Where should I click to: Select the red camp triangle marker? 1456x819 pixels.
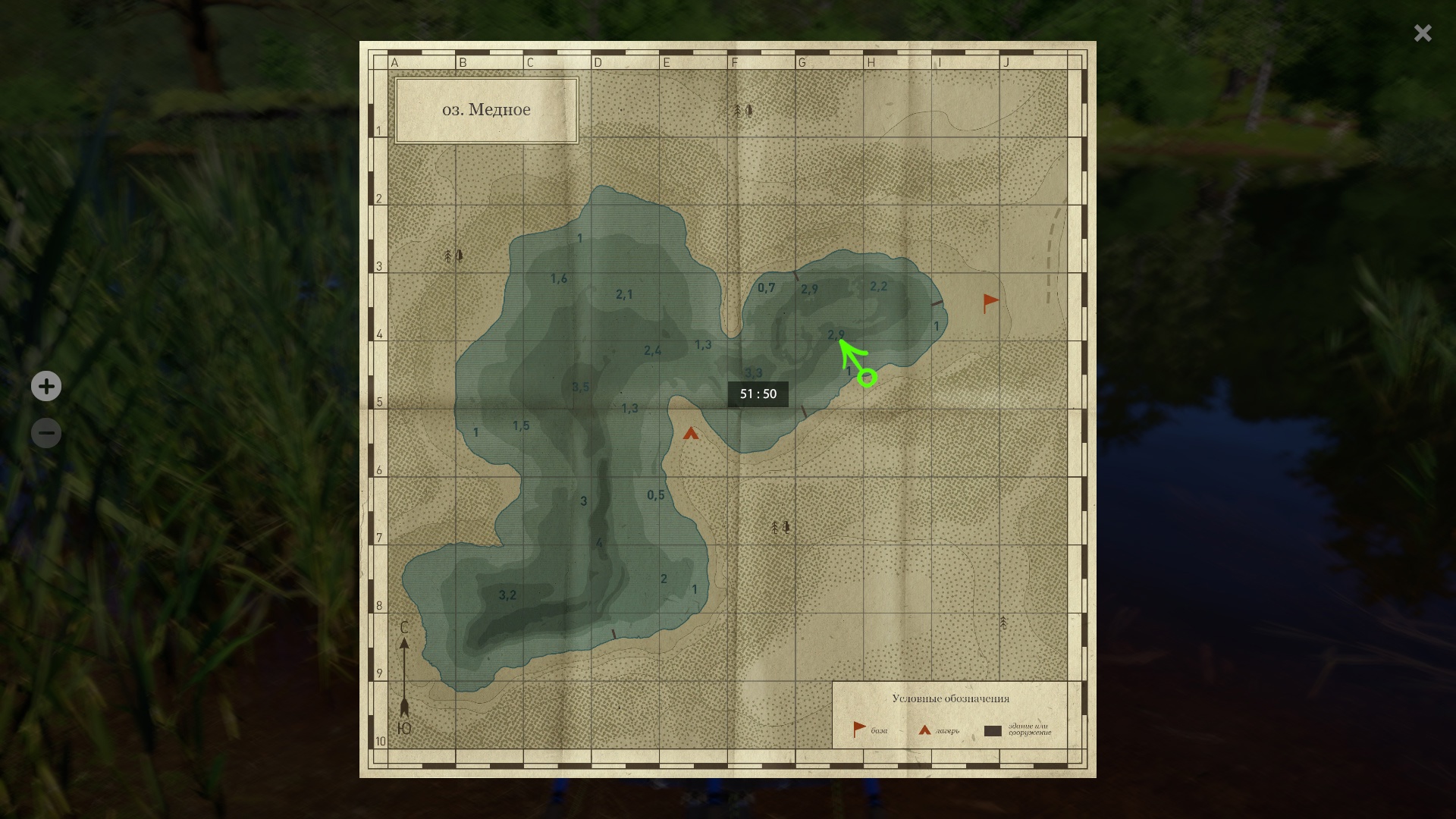(x=690, y=434)
